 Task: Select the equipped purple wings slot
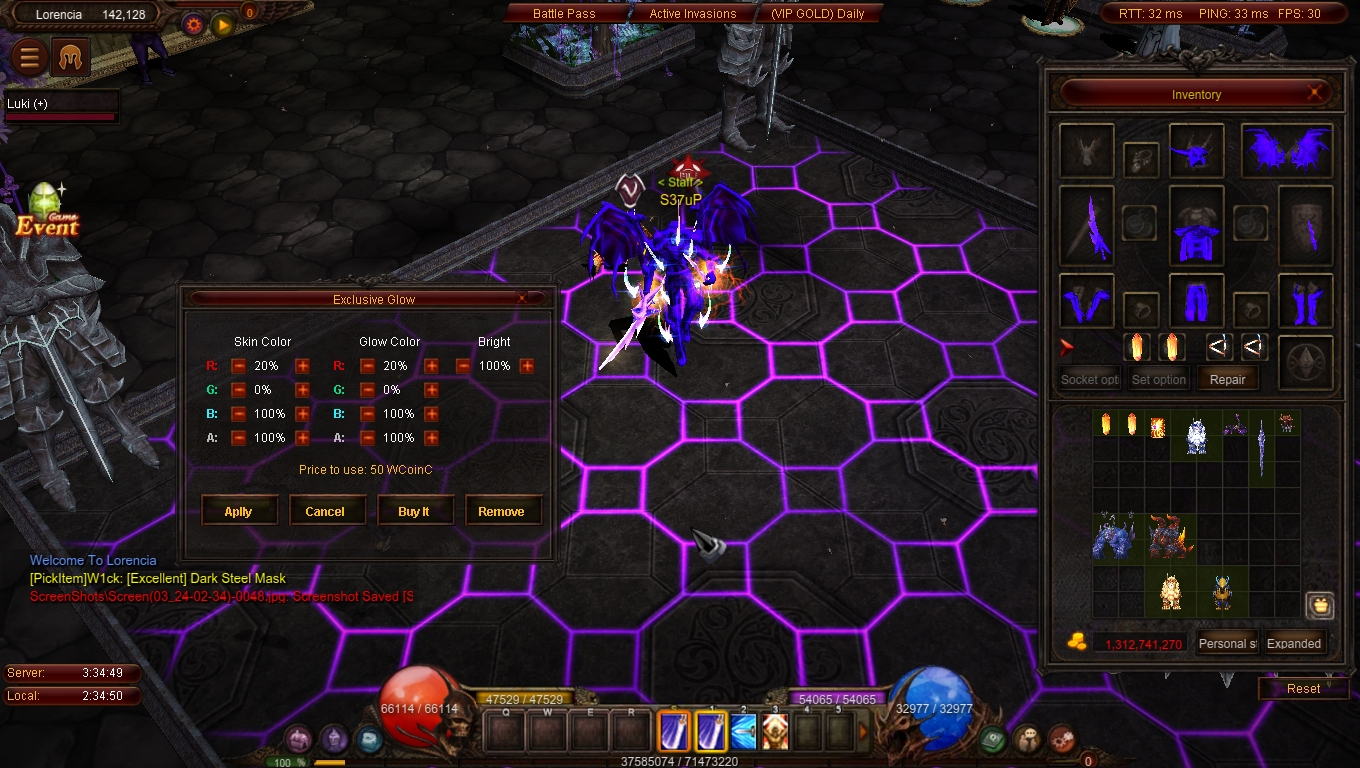(x=1286, y=150)
